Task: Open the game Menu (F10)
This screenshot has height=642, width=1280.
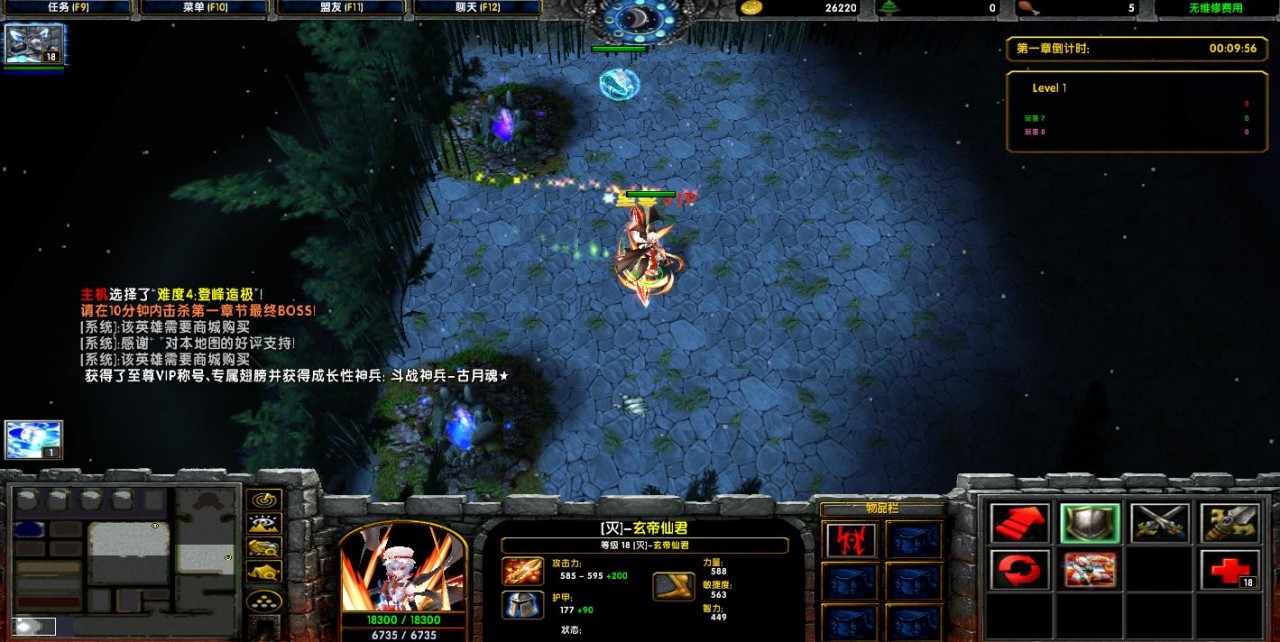Action: [x=205, y=8]
